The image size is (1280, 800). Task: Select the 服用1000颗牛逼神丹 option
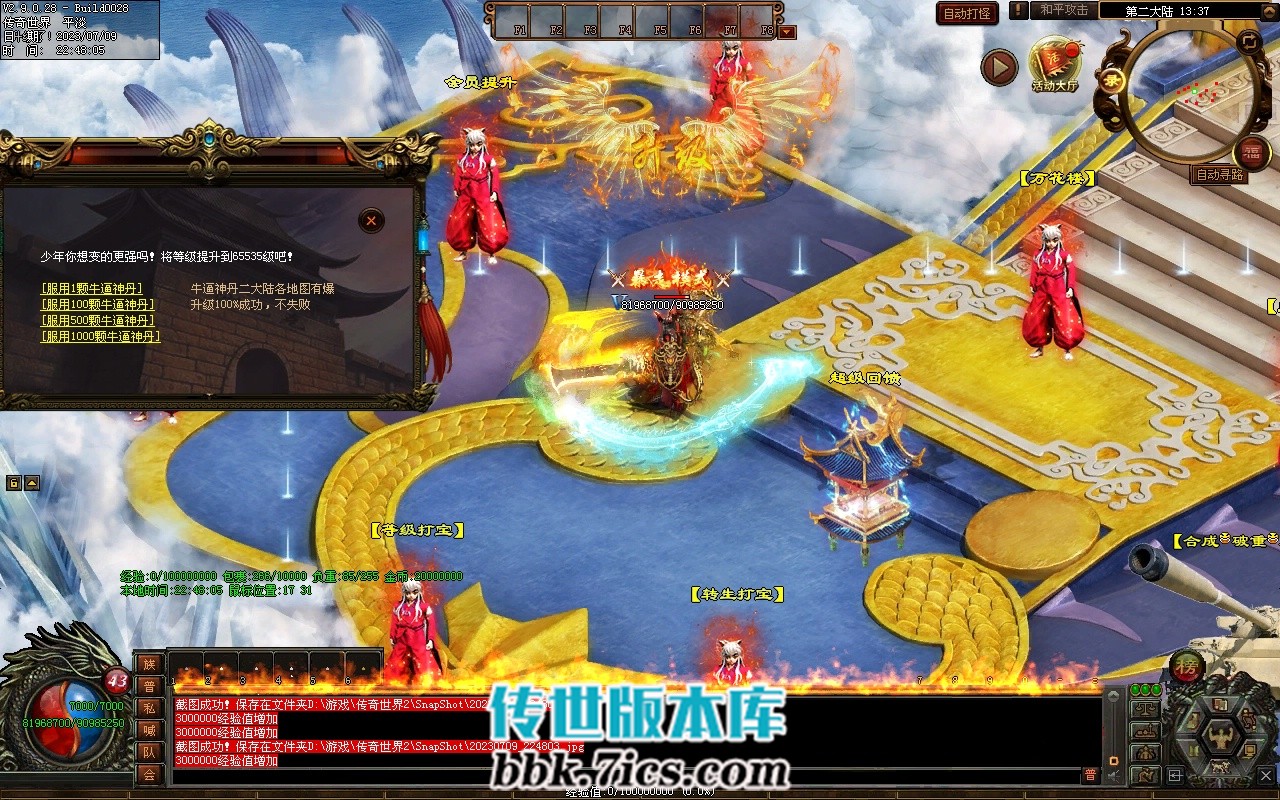[x=100, y=337]
